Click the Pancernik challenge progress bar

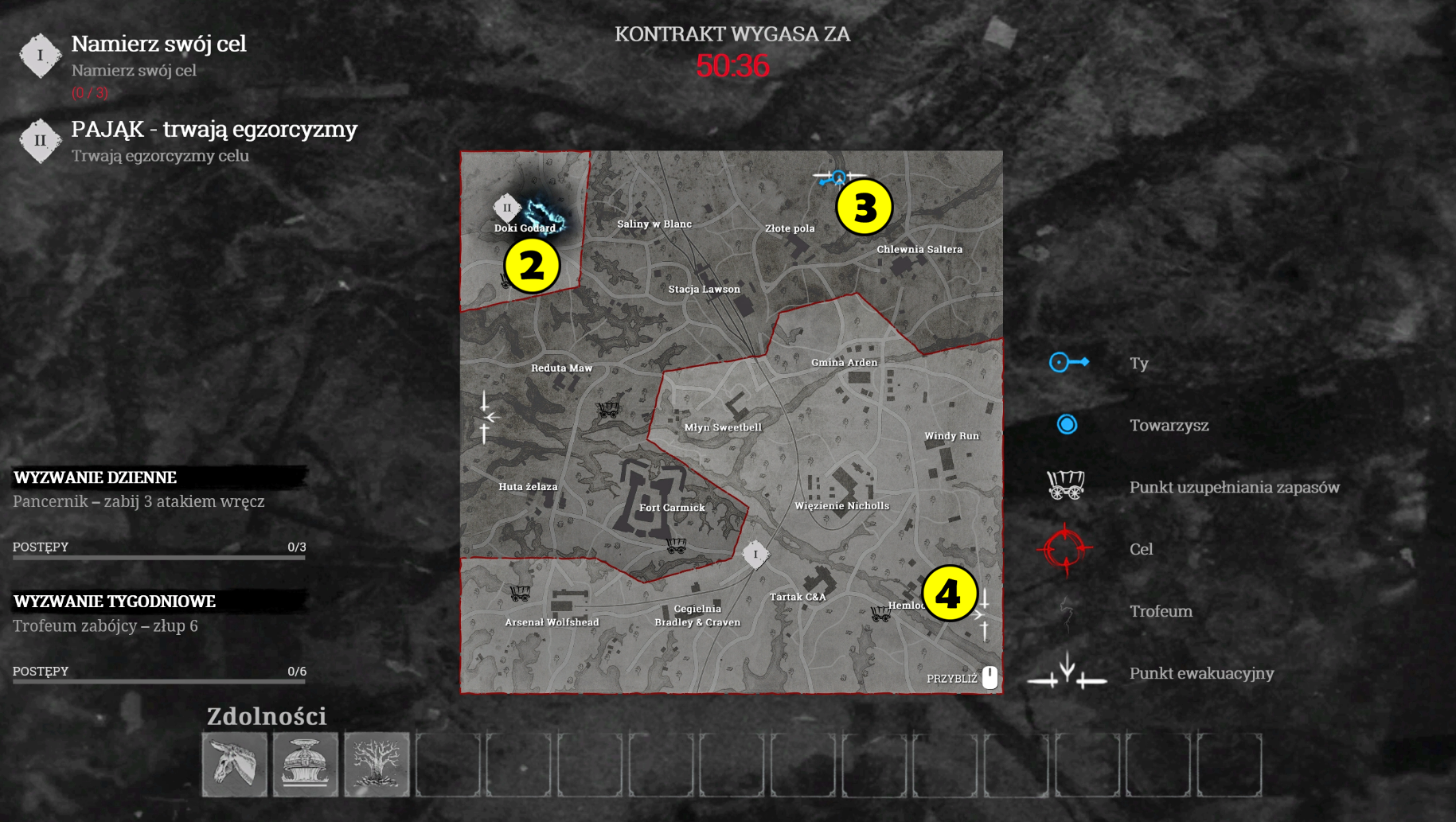[x=158, y=555]
